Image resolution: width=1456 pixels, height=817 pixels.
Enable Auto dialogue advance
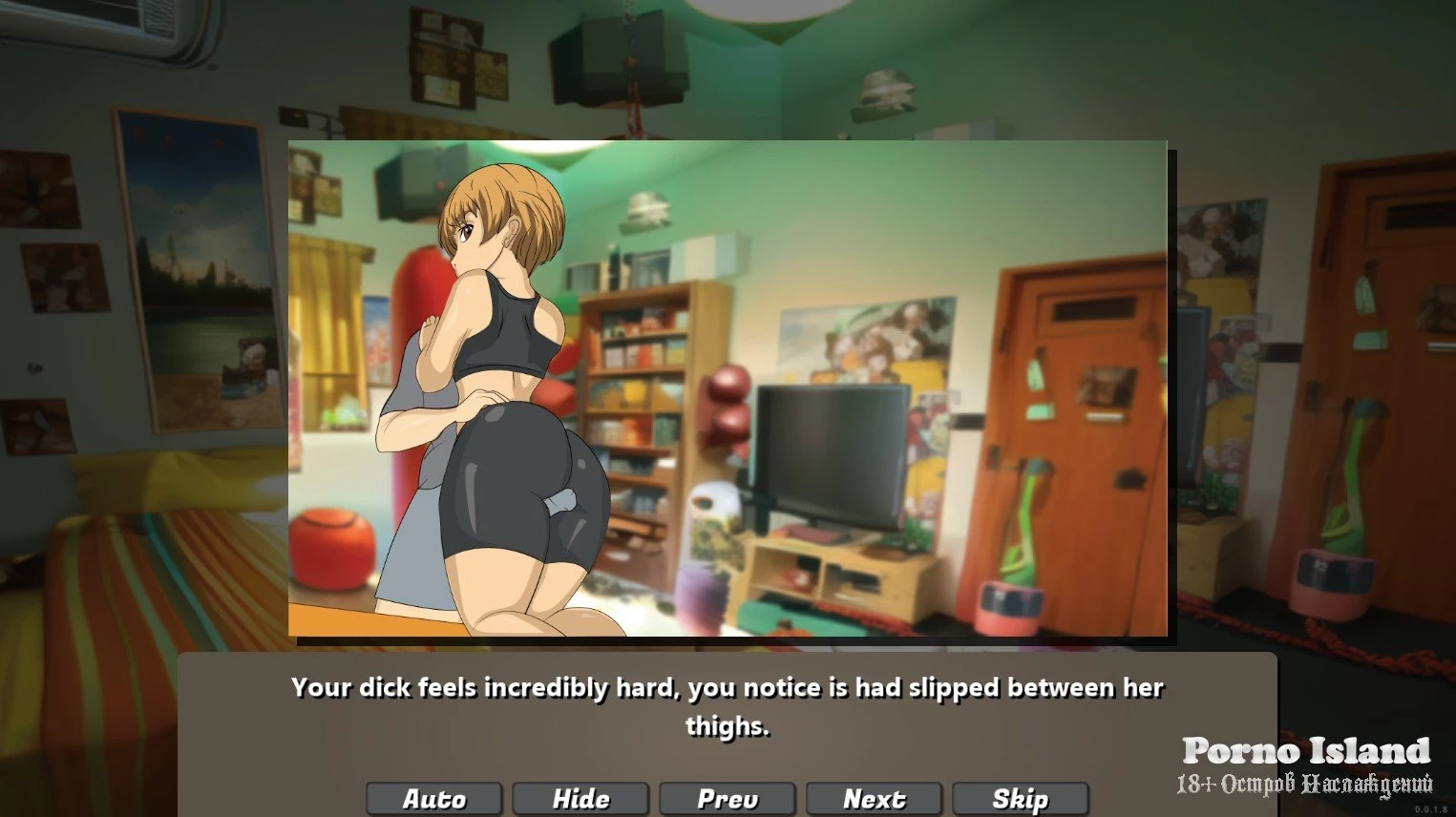(434, 799)
